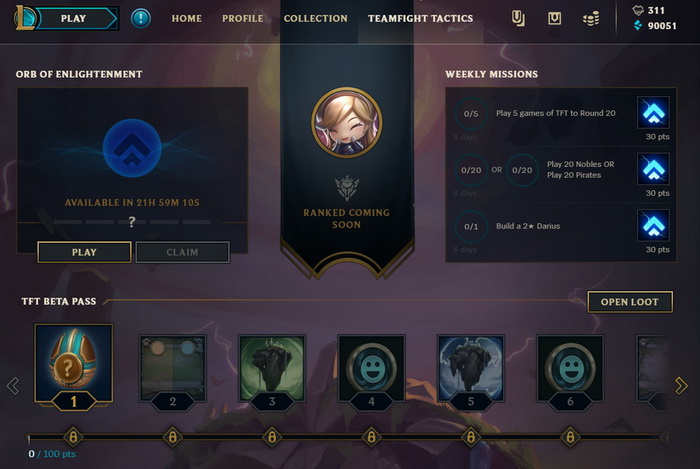Show next beta pass rewards with right arrow
The height and width of the screenshot is (469, 700).
pyautogui.click(x=681, y=386)
